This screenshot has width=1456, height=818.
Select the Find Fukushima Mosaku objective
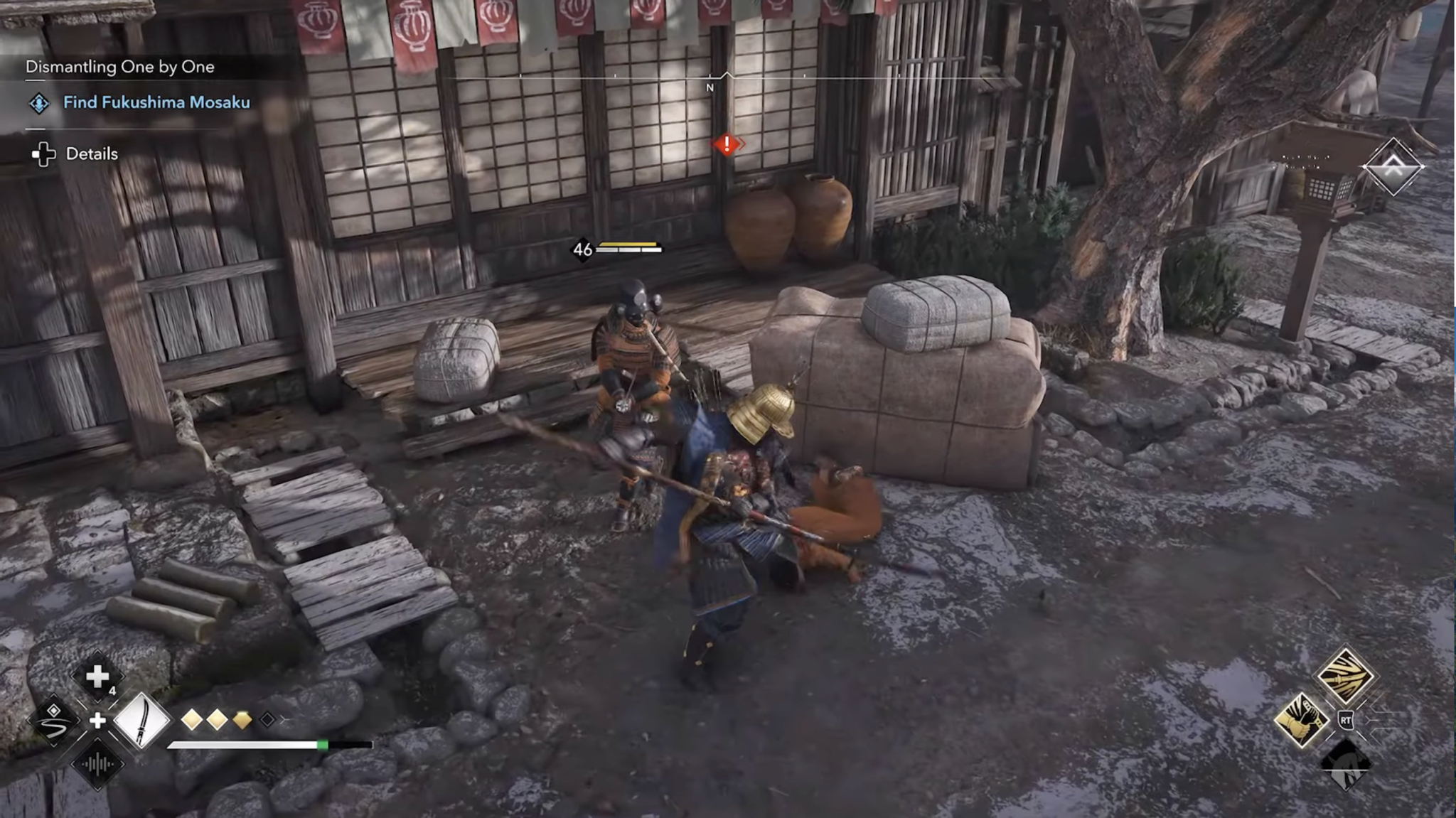[x=156, y=102]
